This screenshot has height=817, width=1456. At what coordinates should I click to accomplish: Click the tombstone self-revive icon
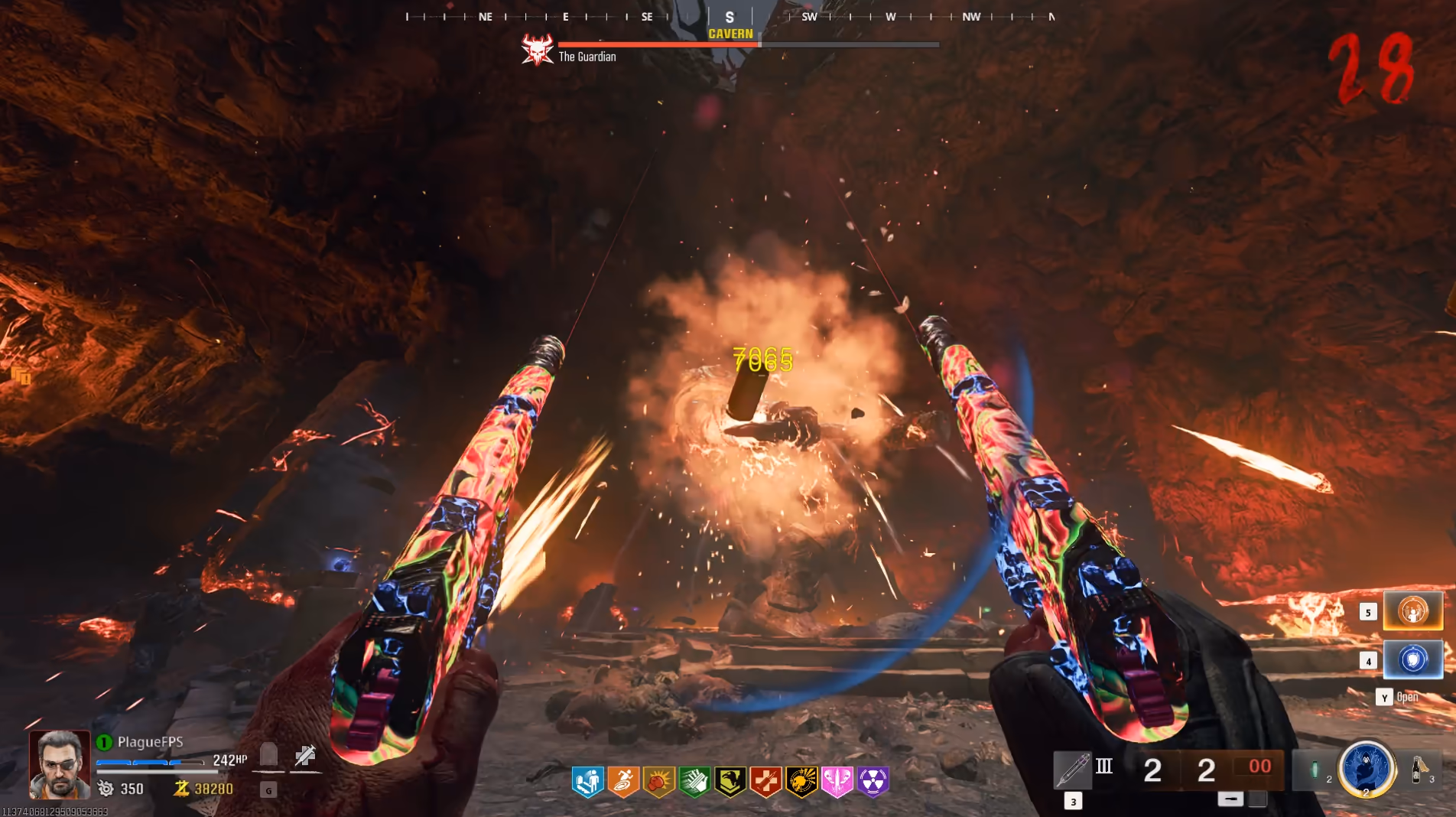268,756
